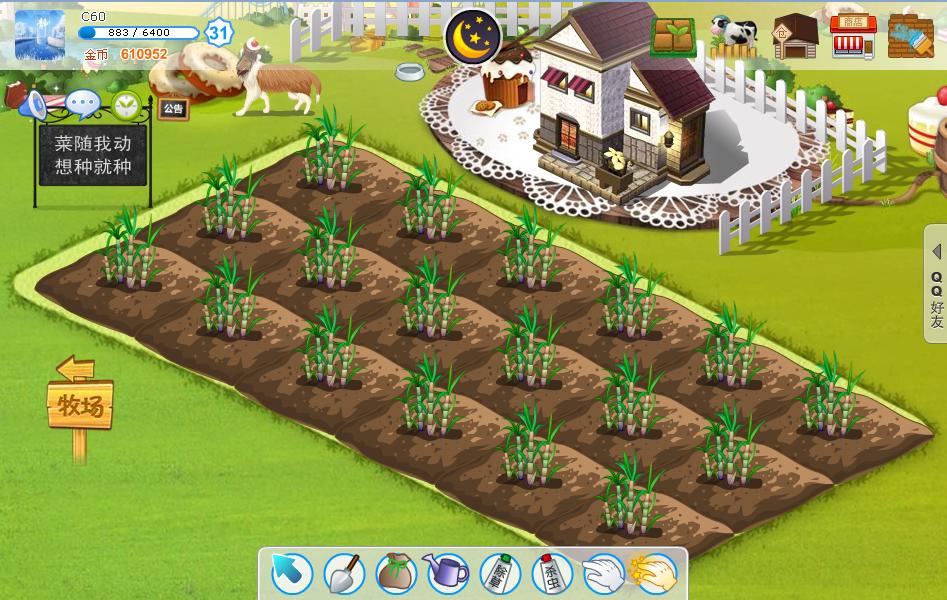Select the blue arrow cursor tool
The width and height of the screenshot is (947, 600).
tap(291, 574)
